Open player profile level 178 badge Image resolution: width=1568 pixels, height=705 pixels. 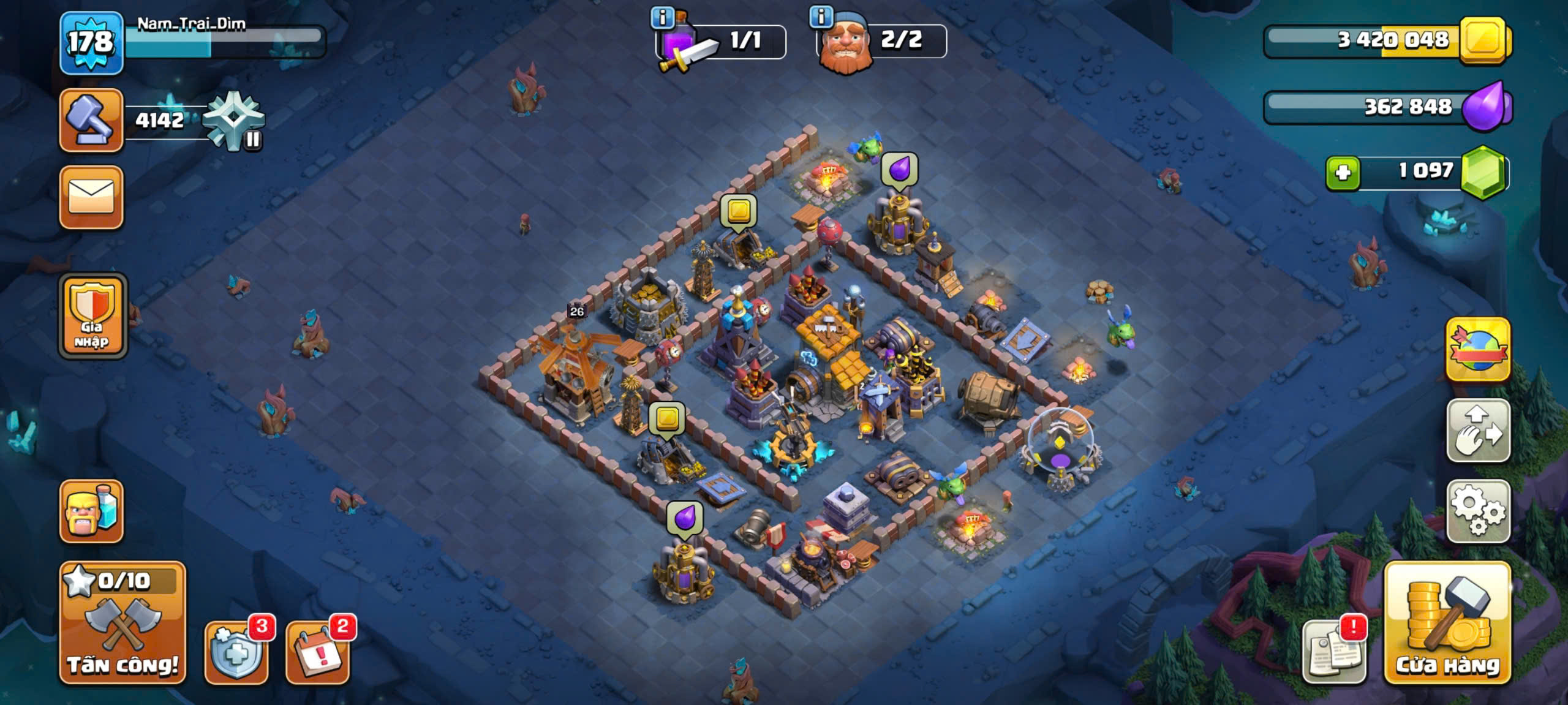[91, 43]
